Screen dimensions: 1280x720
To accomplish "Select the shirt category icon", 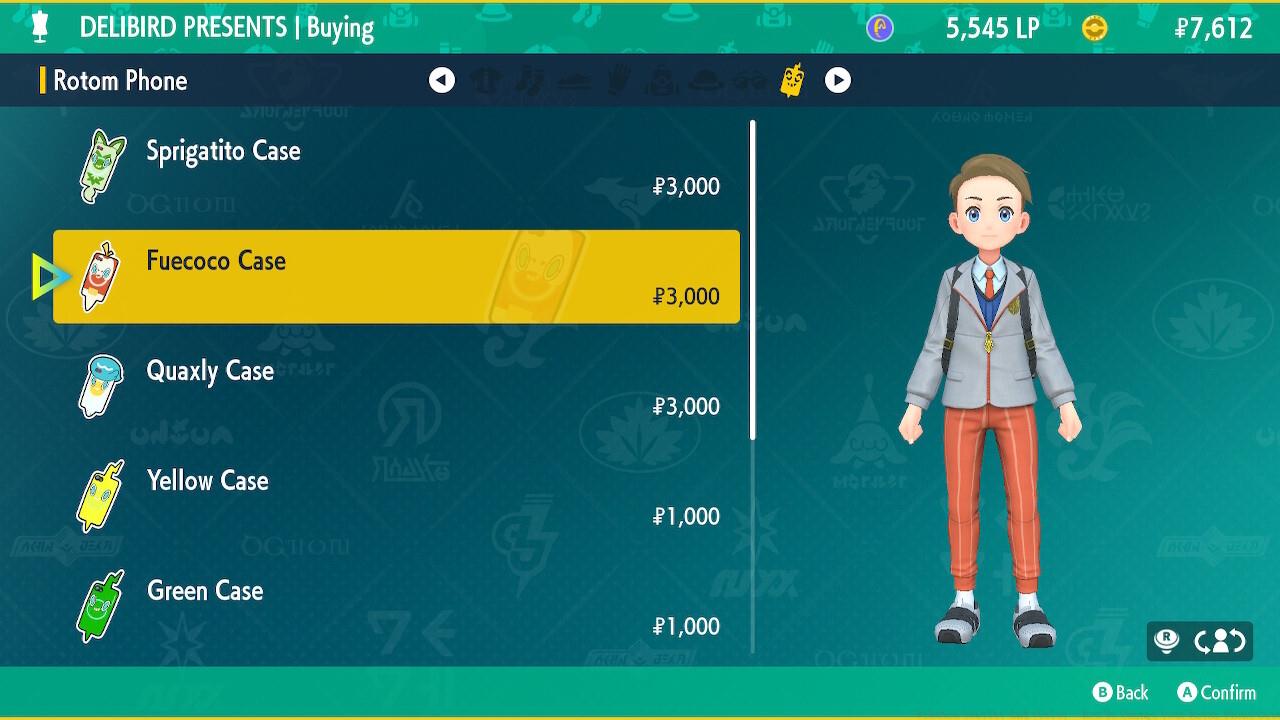I will click(x=487, y=81).
